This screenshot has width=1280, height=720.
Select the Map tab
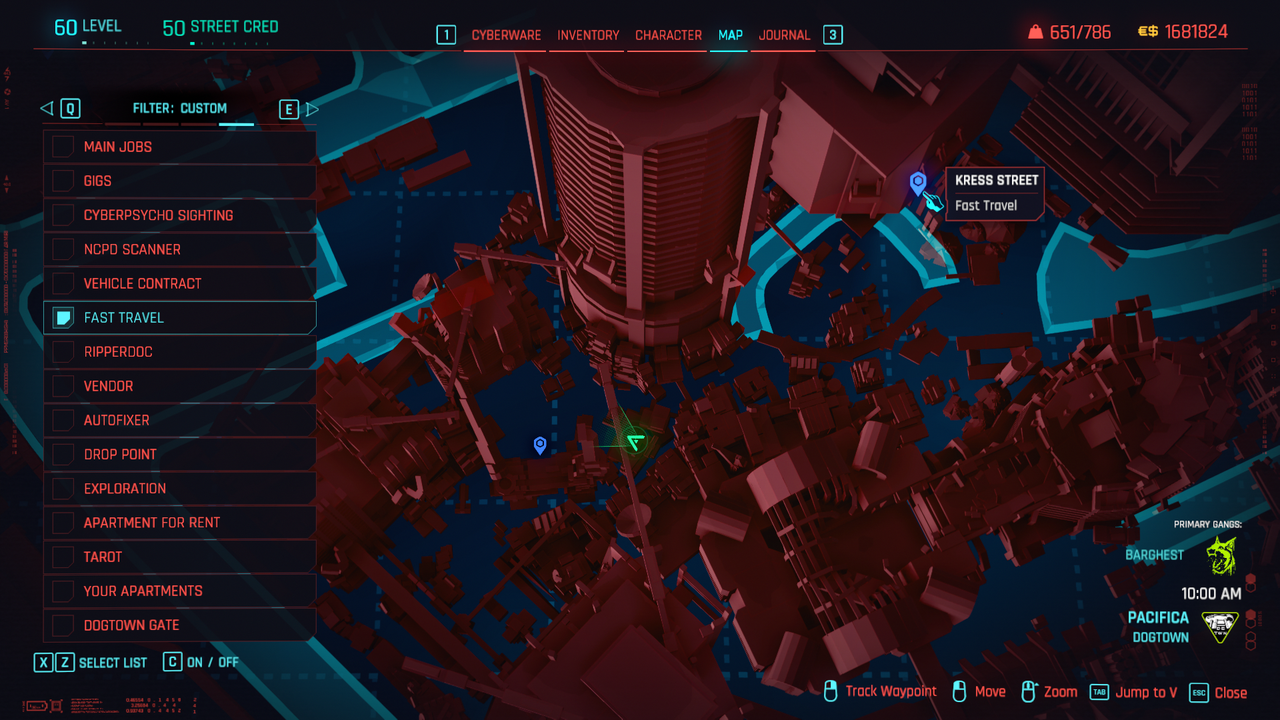coord(730,35)
